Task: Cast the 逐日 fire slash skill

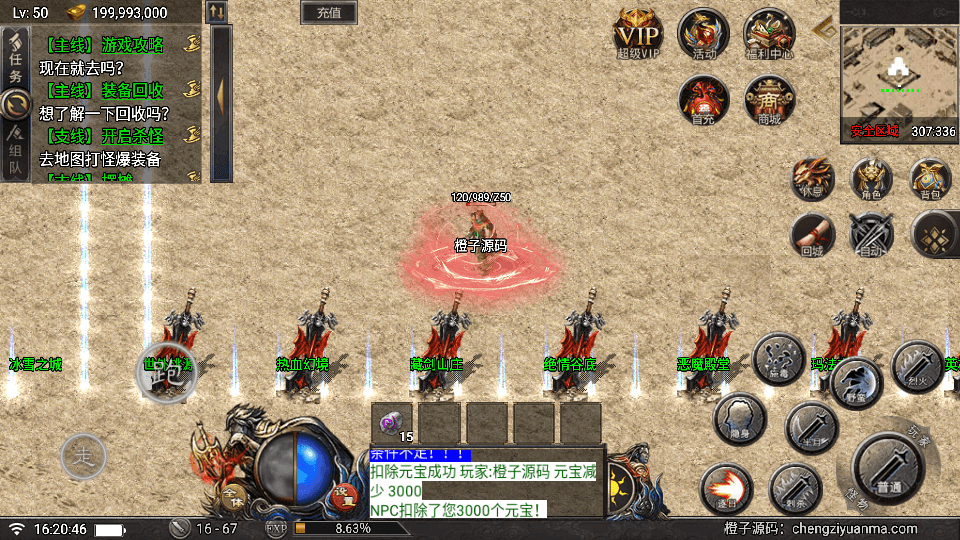Action: tap(727, 490)
